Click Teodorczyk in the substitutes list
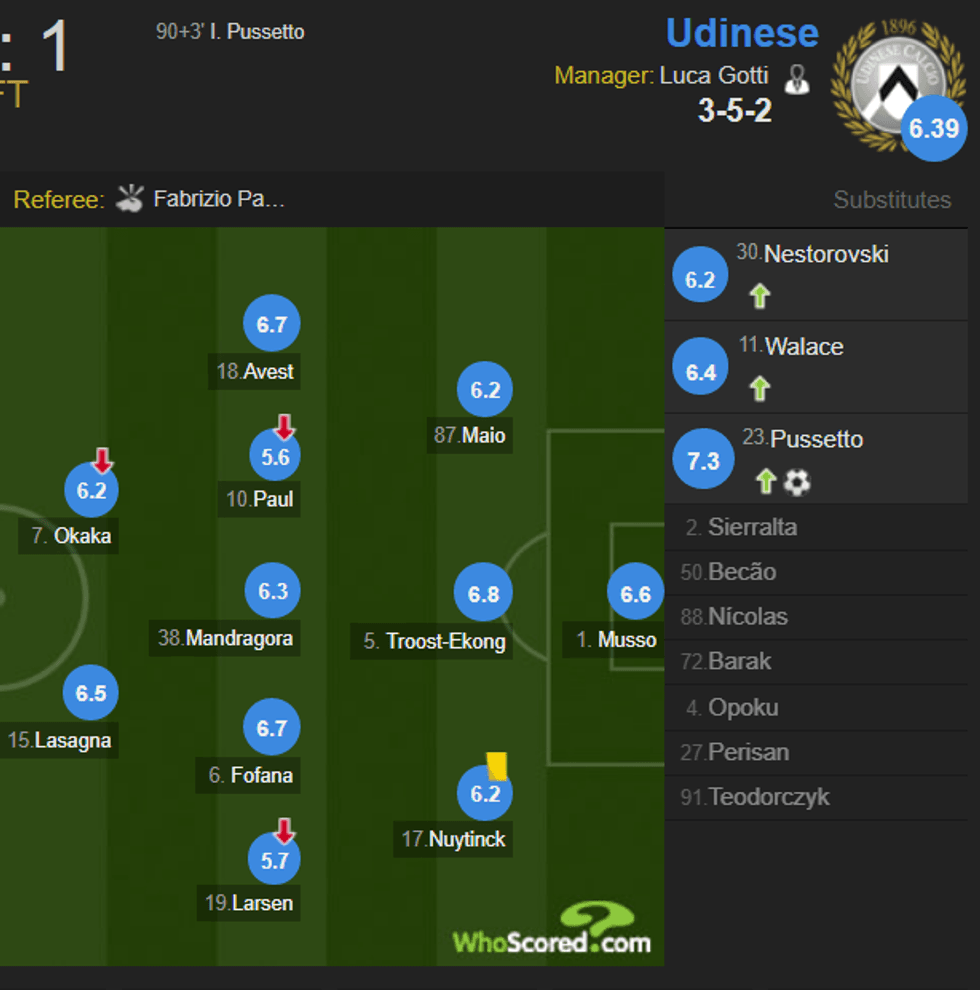Screen dimensions: 980x990 (x=768, y=797)
